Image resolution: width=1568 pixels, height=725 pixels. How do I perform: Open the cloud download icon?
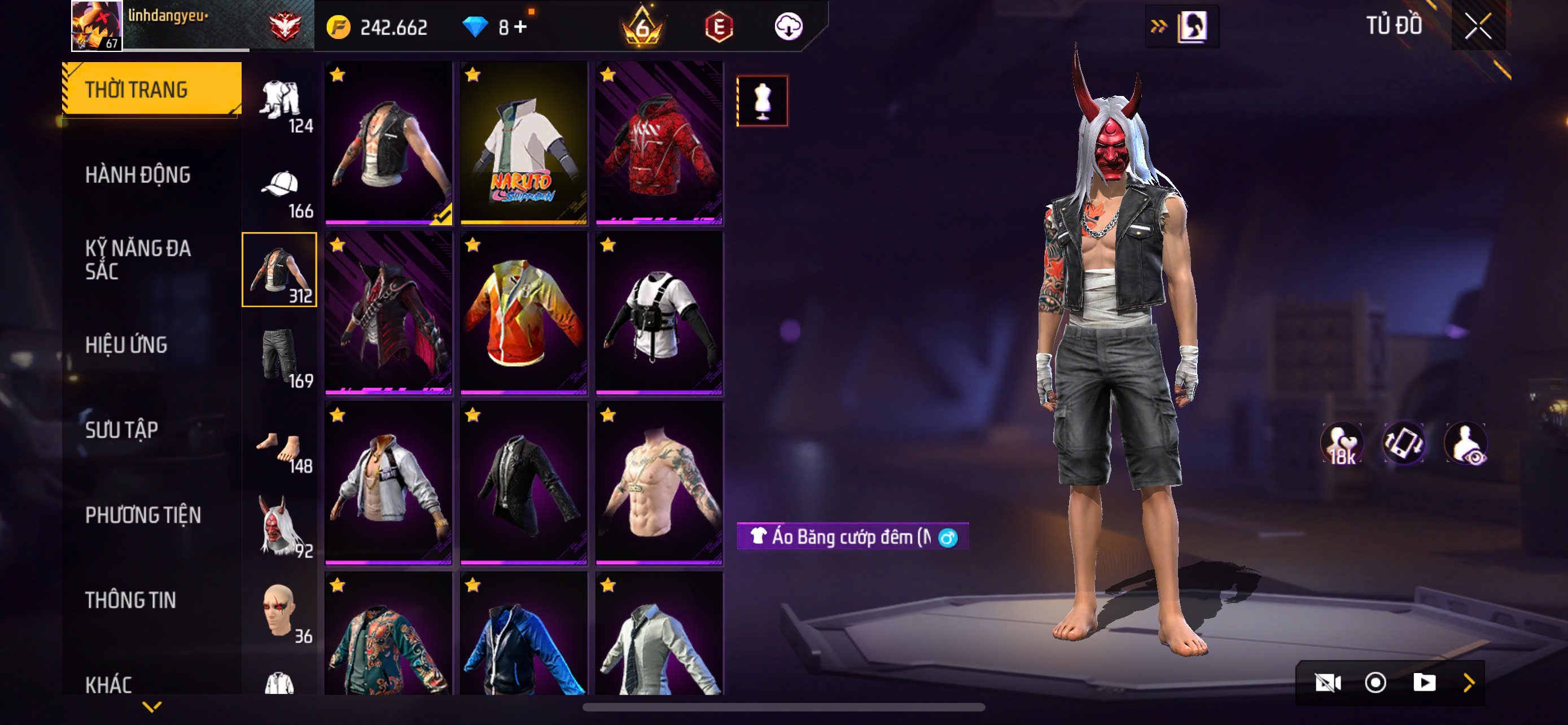(789, 27)
